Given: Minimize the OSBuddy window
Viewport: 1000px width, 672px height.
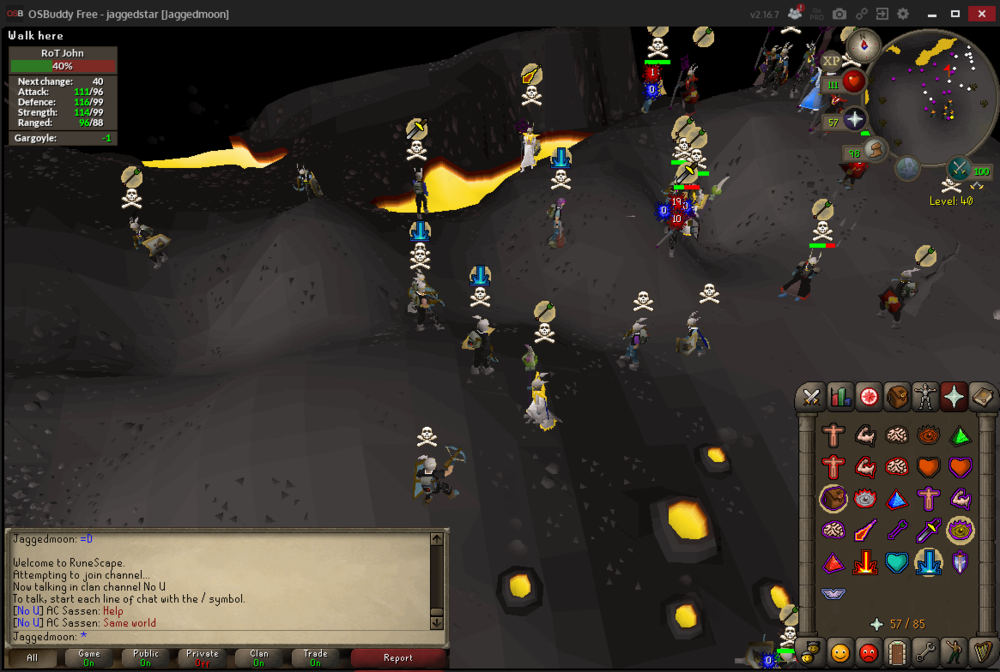Looking at the screenshot, I should 930,14.
